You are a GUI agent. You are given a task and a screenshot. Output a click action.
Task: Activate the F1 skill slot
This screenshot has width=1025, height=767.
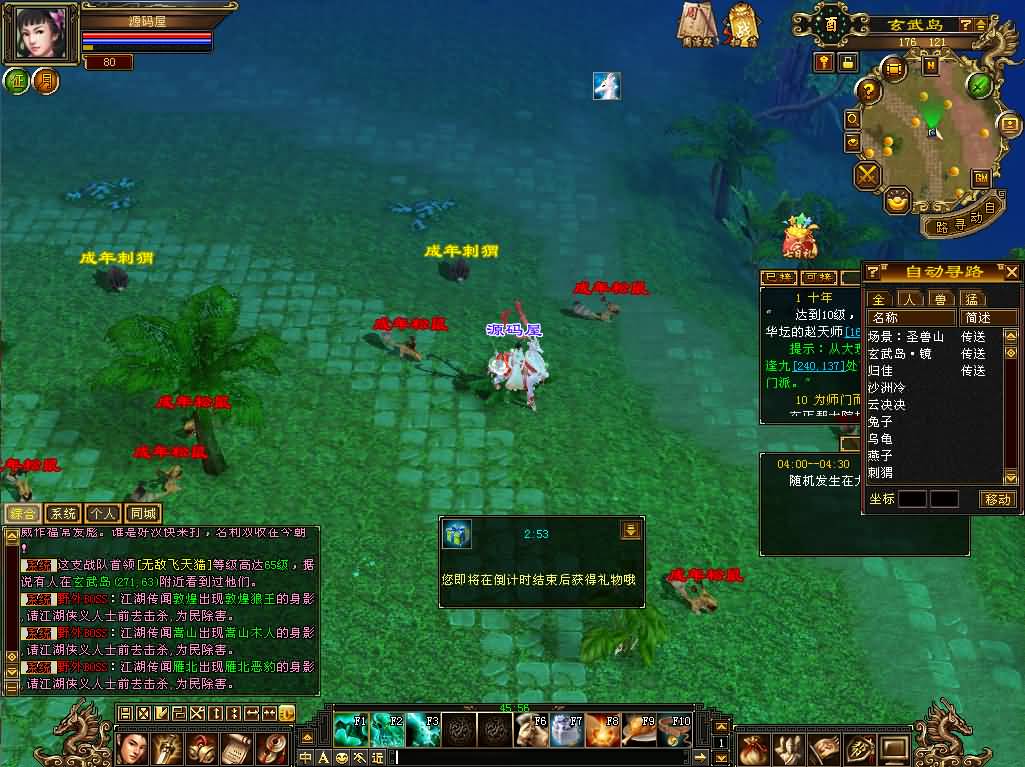click(350, 730)
